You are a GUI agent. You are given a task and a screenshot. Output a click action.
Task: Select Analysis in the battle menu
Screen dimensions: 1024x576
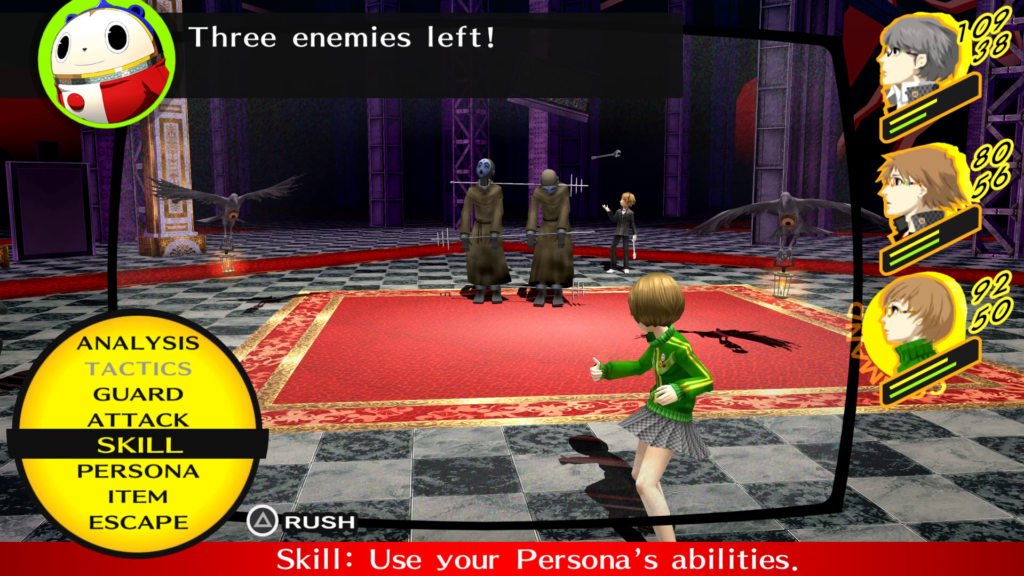[x=138, y=343]
